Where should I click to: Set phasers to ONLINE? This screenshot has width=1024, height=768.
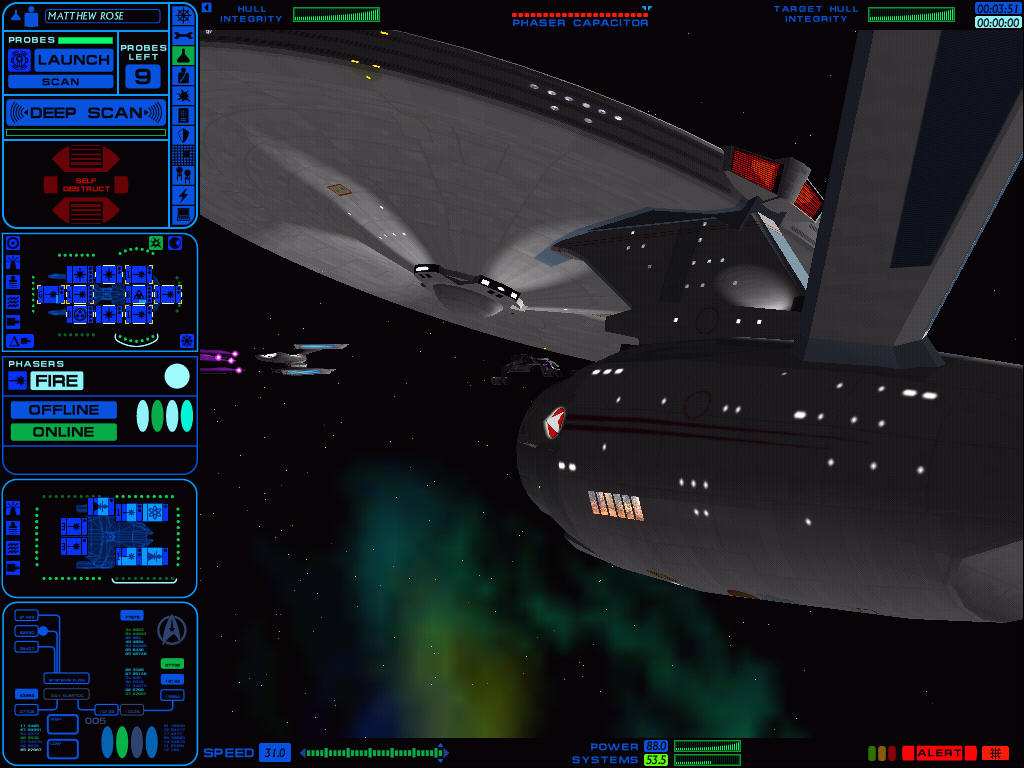tap(64, 432)
